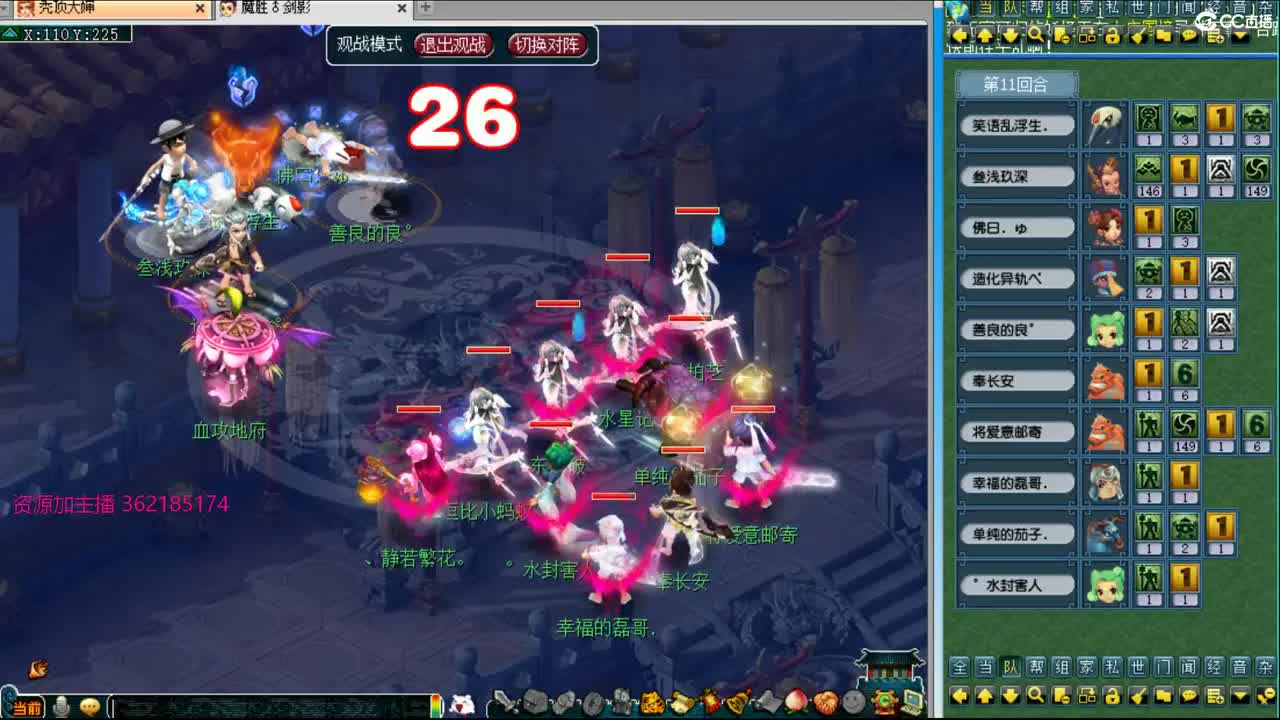The height and width of the screenshot is (720, 1280).
Task: Toggle the speech bubble icon in the chat toolbar
Action: point(1190,696)
